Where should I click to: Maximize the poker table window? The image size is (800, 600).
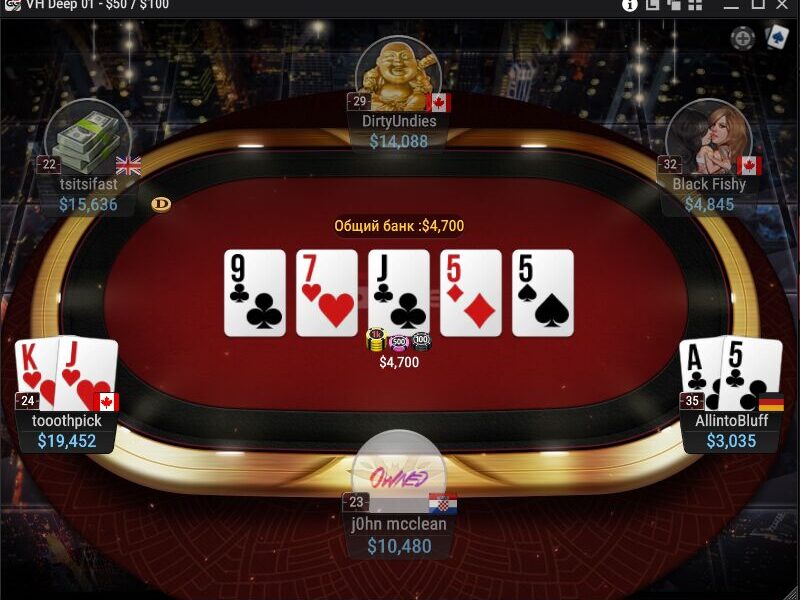pyautogui.click(x=757, y=5)
